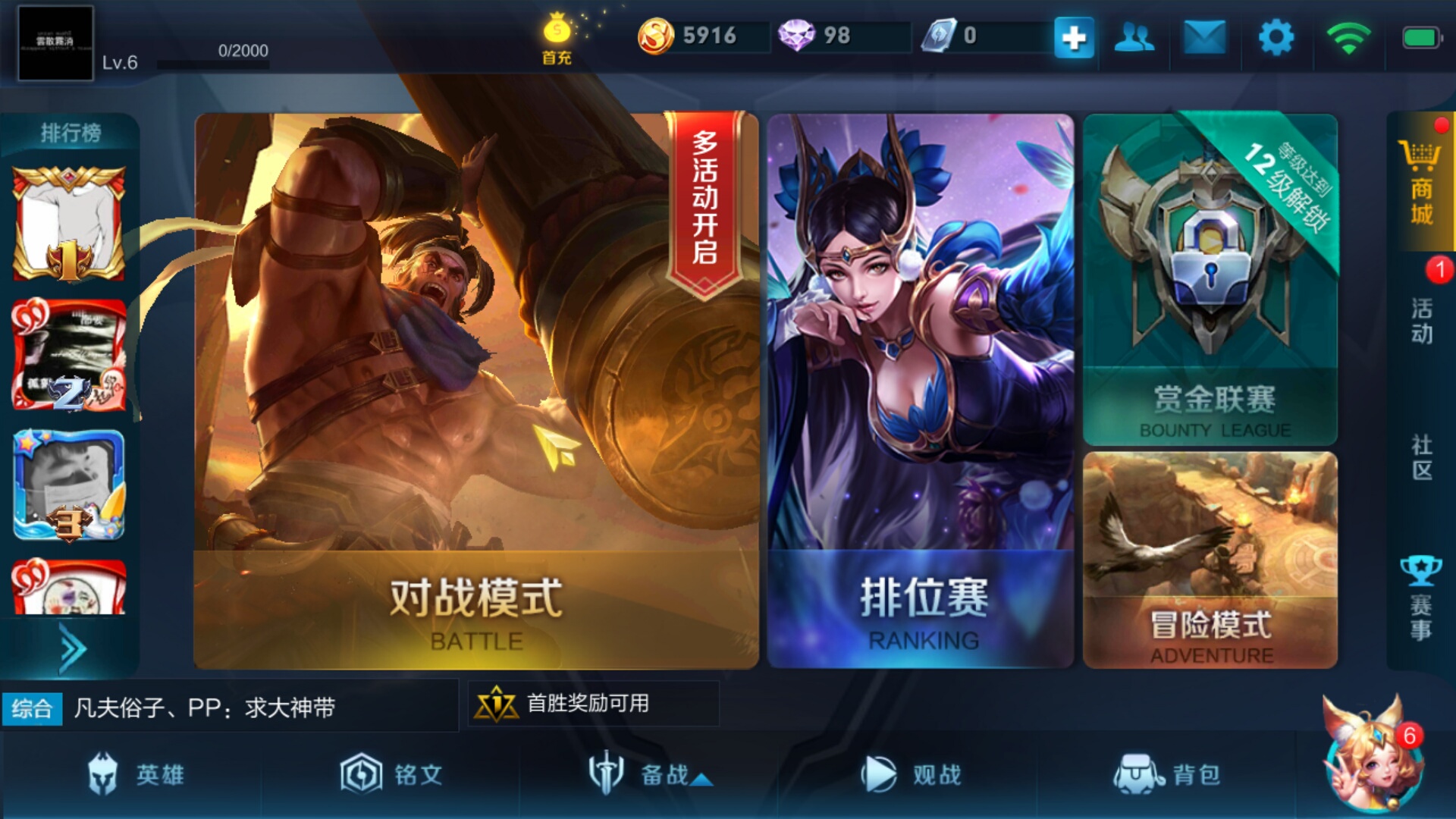Open the friends list icon
Screen dimensions: 1456x819
click(1133, 36)
